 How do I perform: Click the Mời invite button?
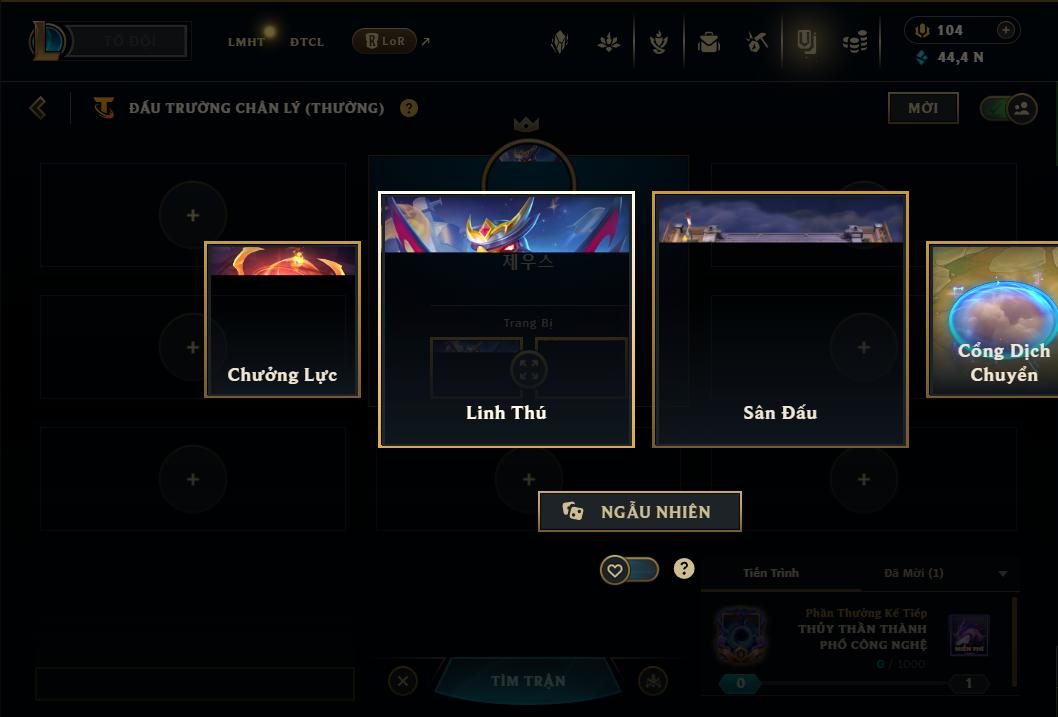click(x=923, y=108)
